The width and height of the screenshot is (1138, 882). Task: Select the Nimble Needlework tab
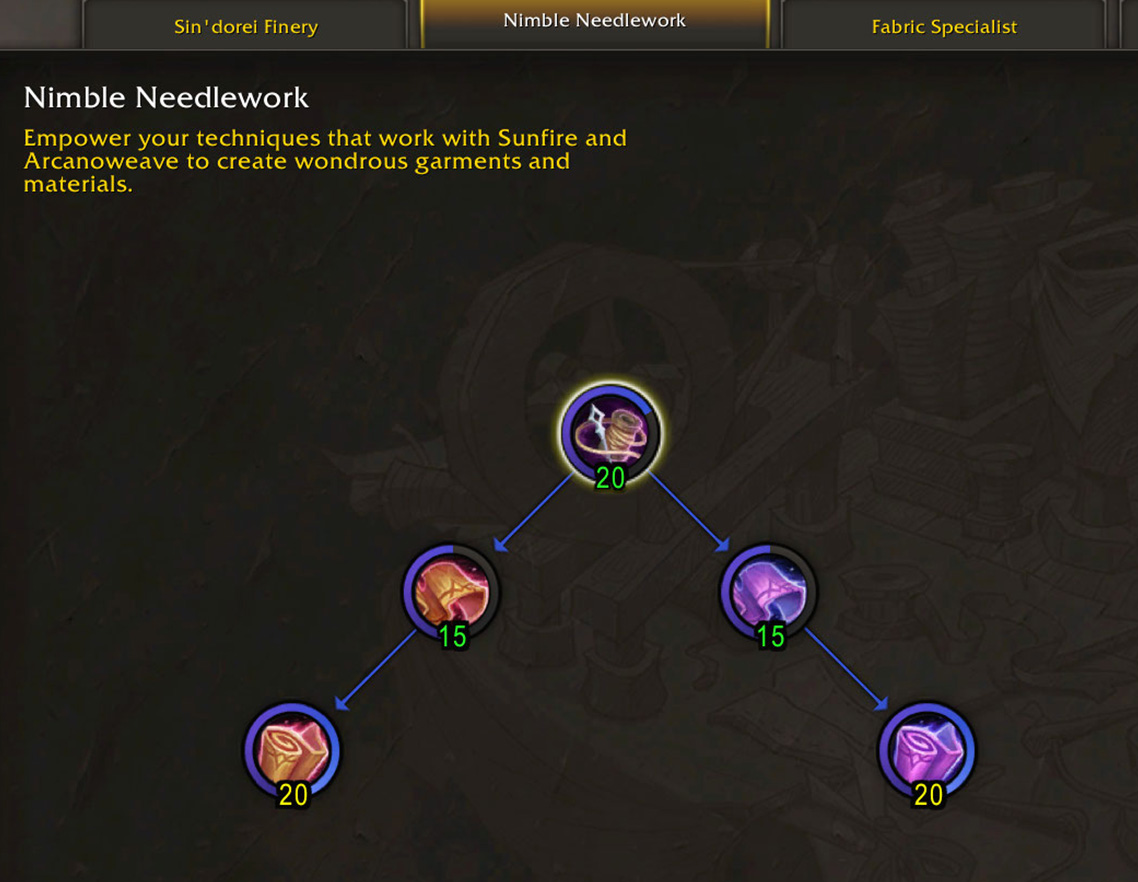coord(594,22)
